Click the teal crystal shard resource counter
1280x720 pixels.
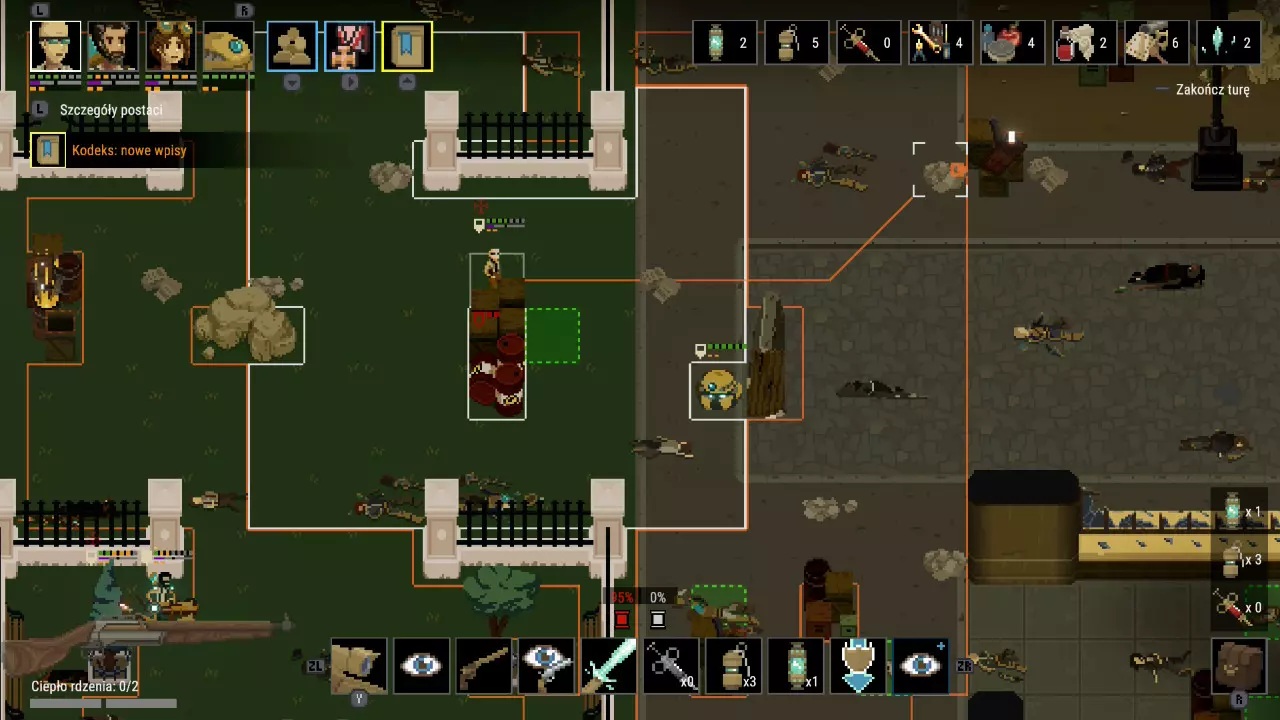pos(1229,43)
